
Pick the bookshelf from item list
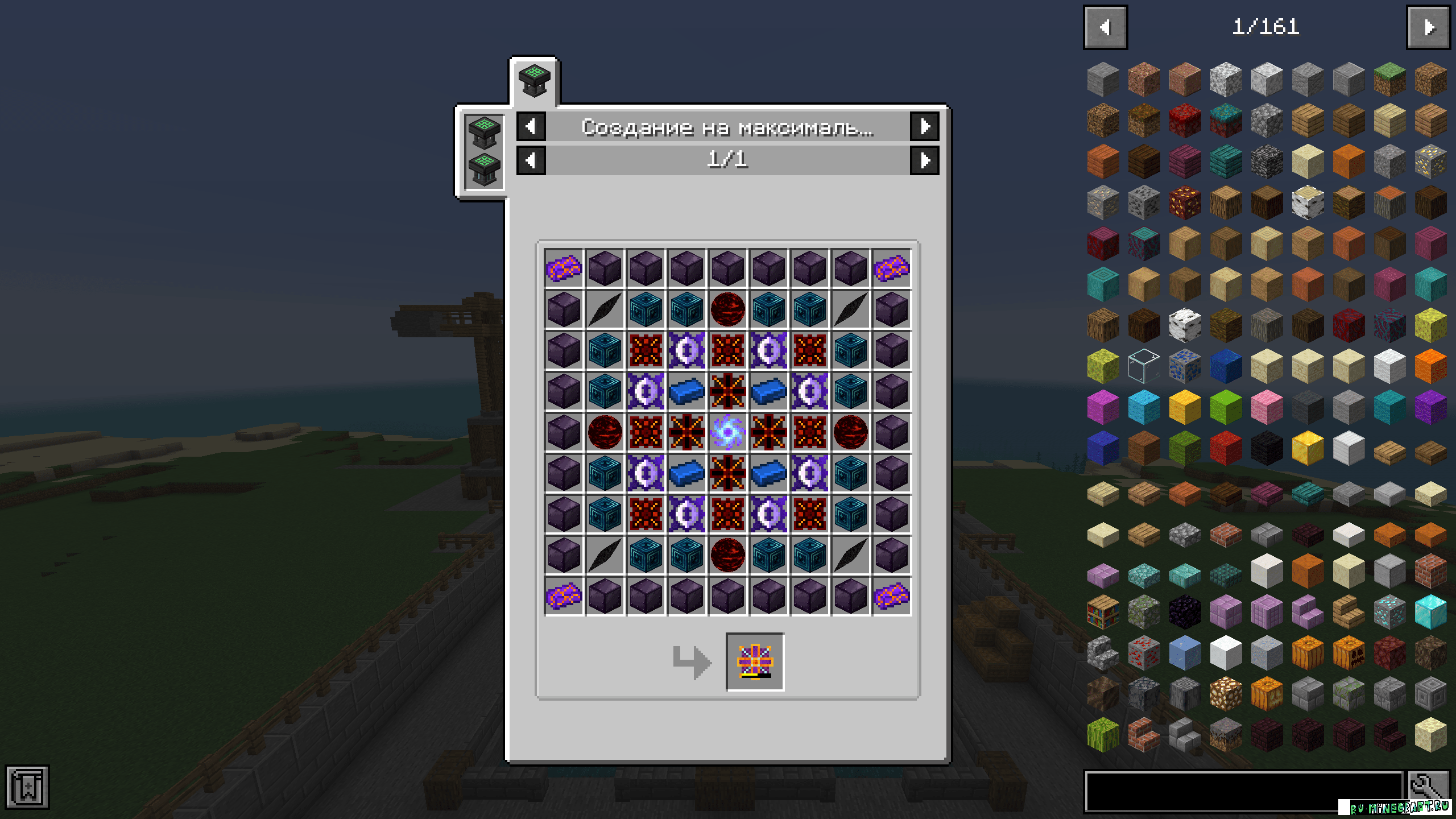[x=1103, y=612]
